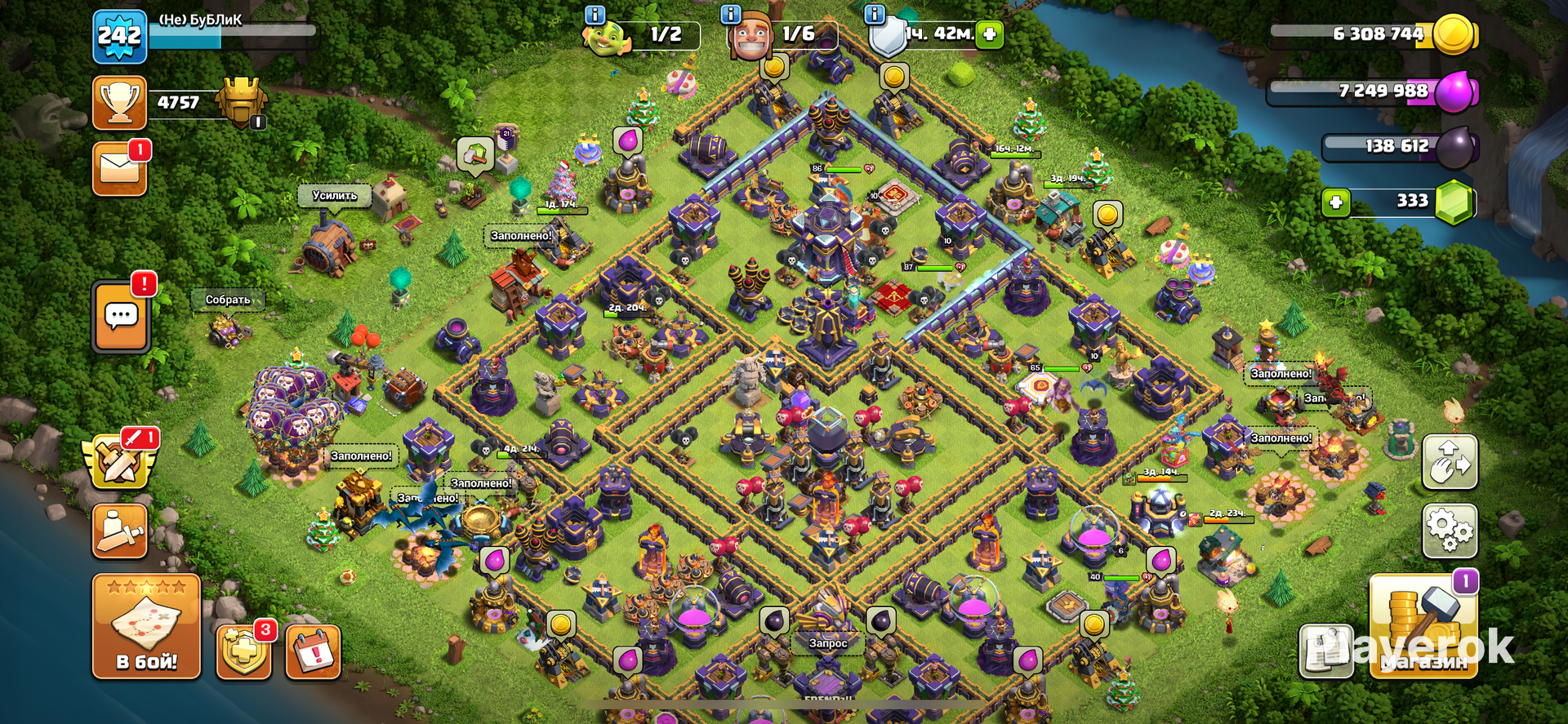Image resolution: width=1568 pixels, height=724 pixels.
Task: Open the clan chat speech bubble
Action: coord(122,316)
